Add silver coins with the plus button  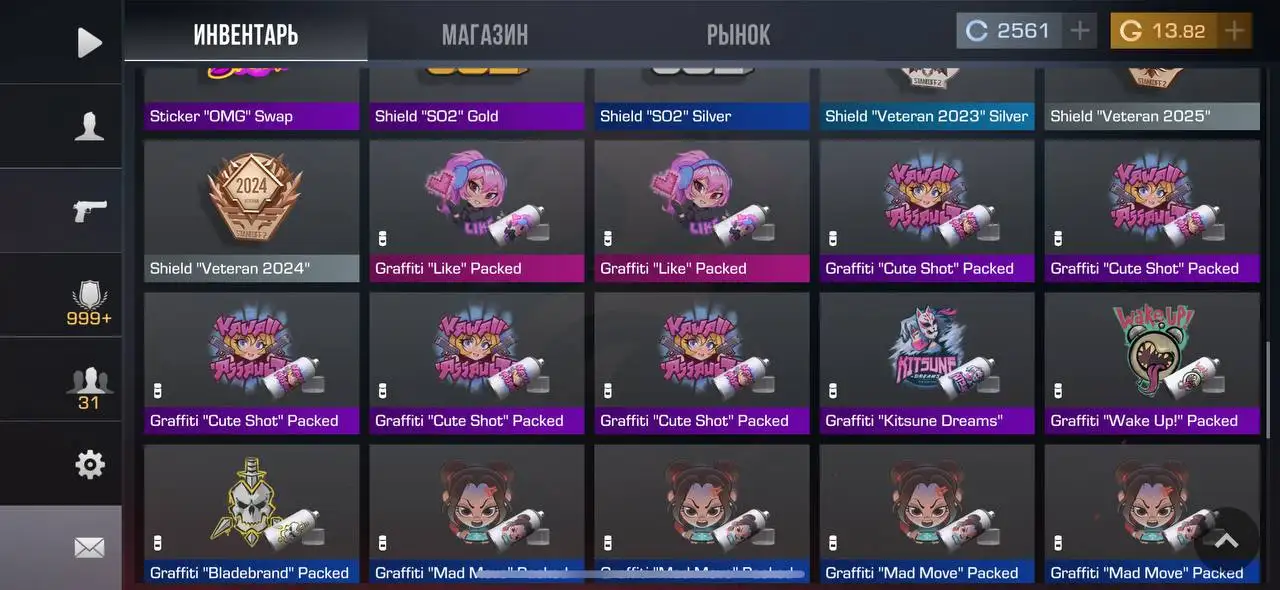[x=1079, y=31]
